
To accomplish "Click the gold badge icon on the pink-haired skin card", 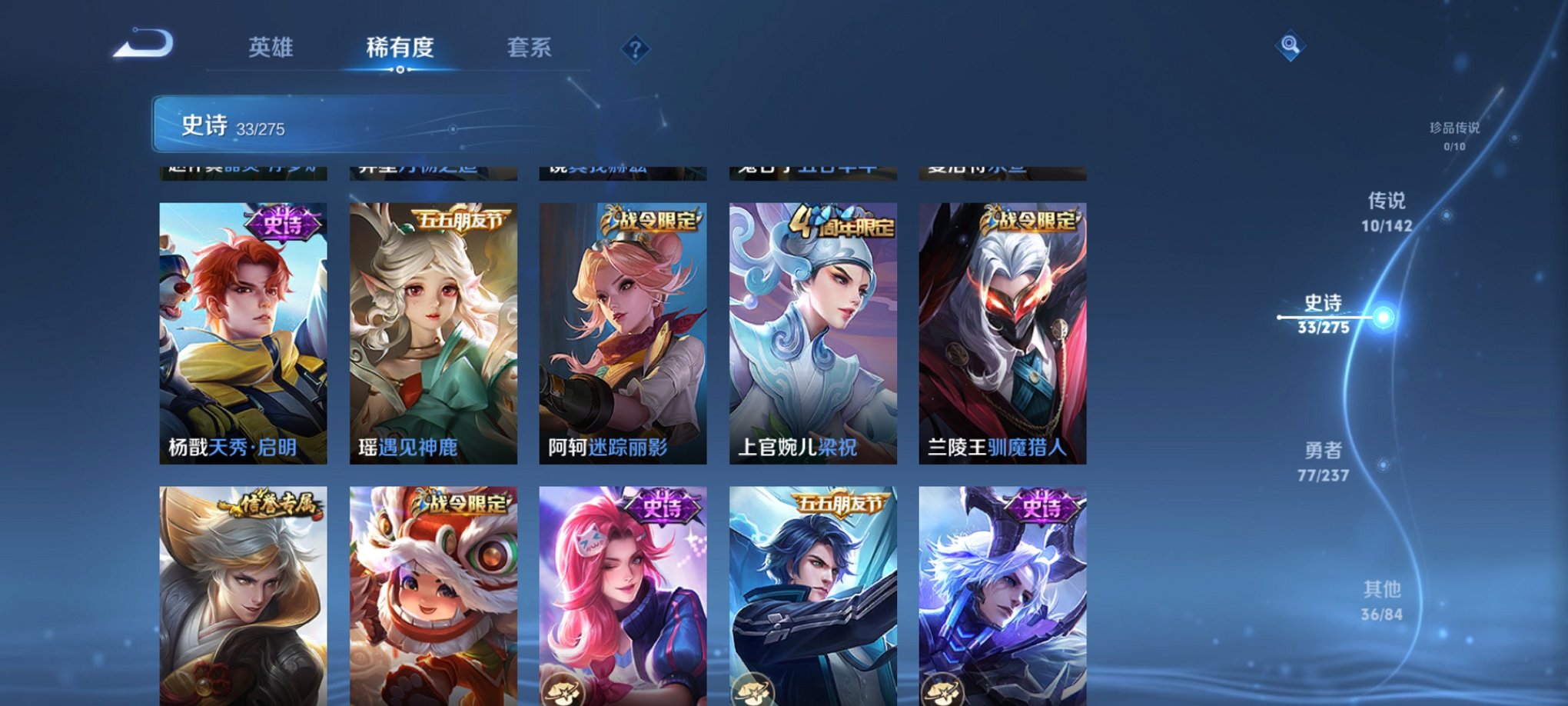I will coord(565,691).
